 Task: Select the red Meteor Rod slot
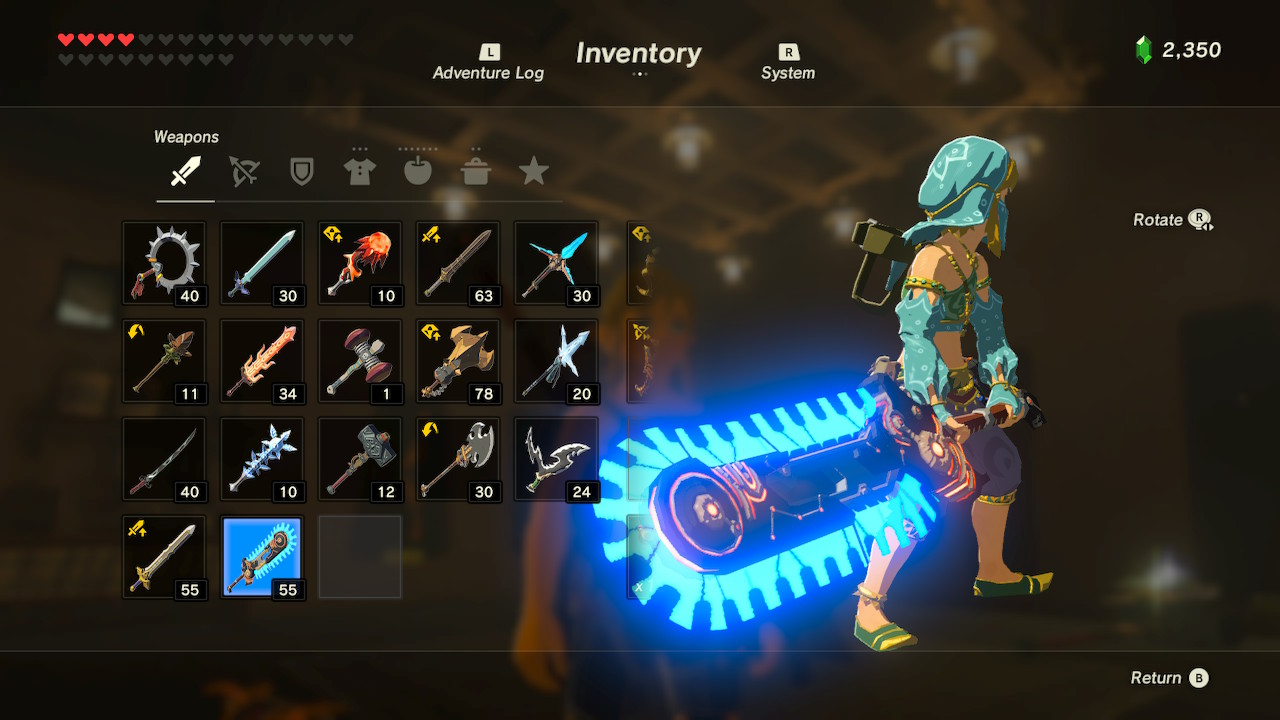tap(360, 263)
